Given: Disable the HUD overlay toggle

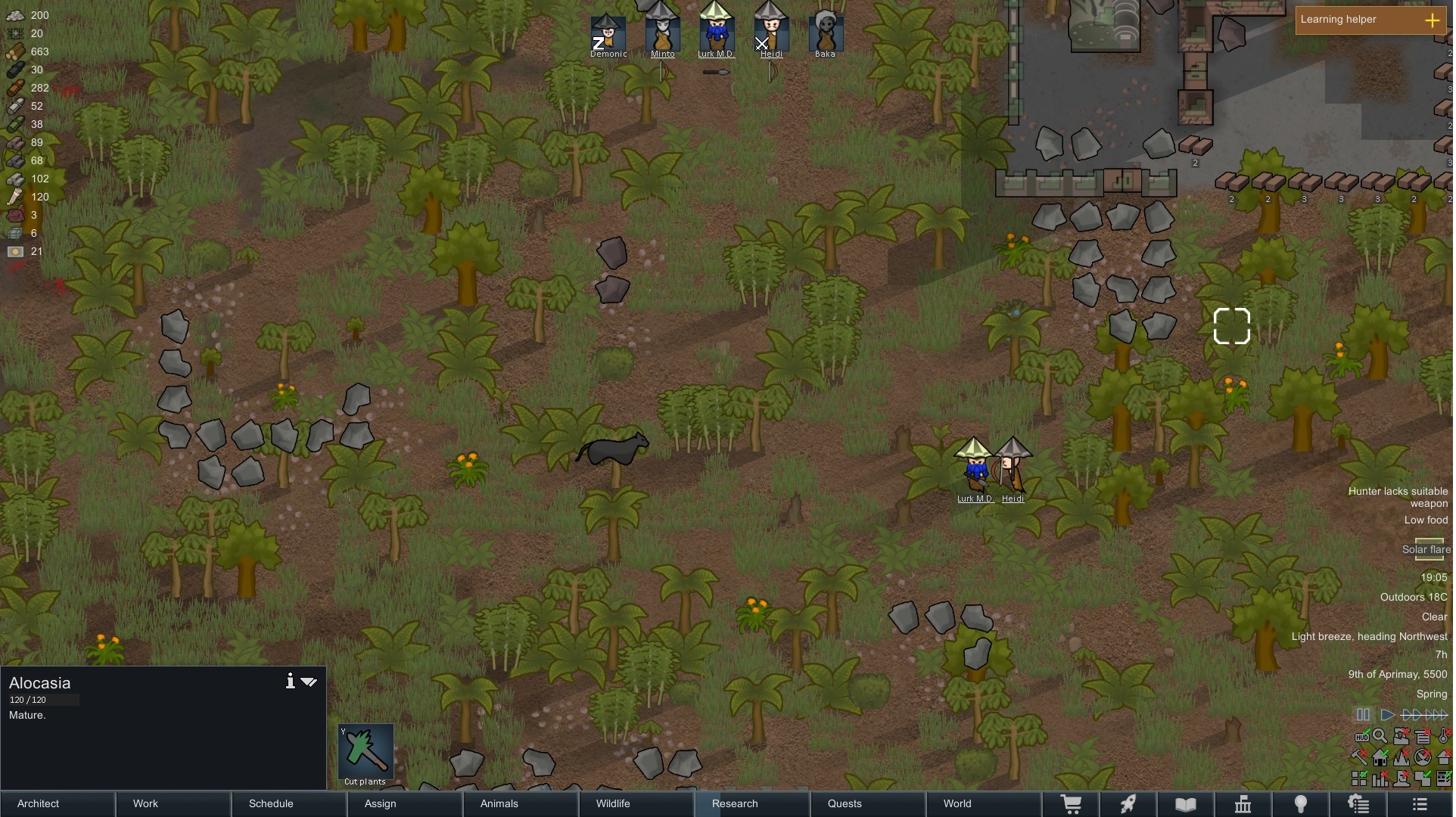Looking at the screenshot, I should click(x=1362, y=736).
